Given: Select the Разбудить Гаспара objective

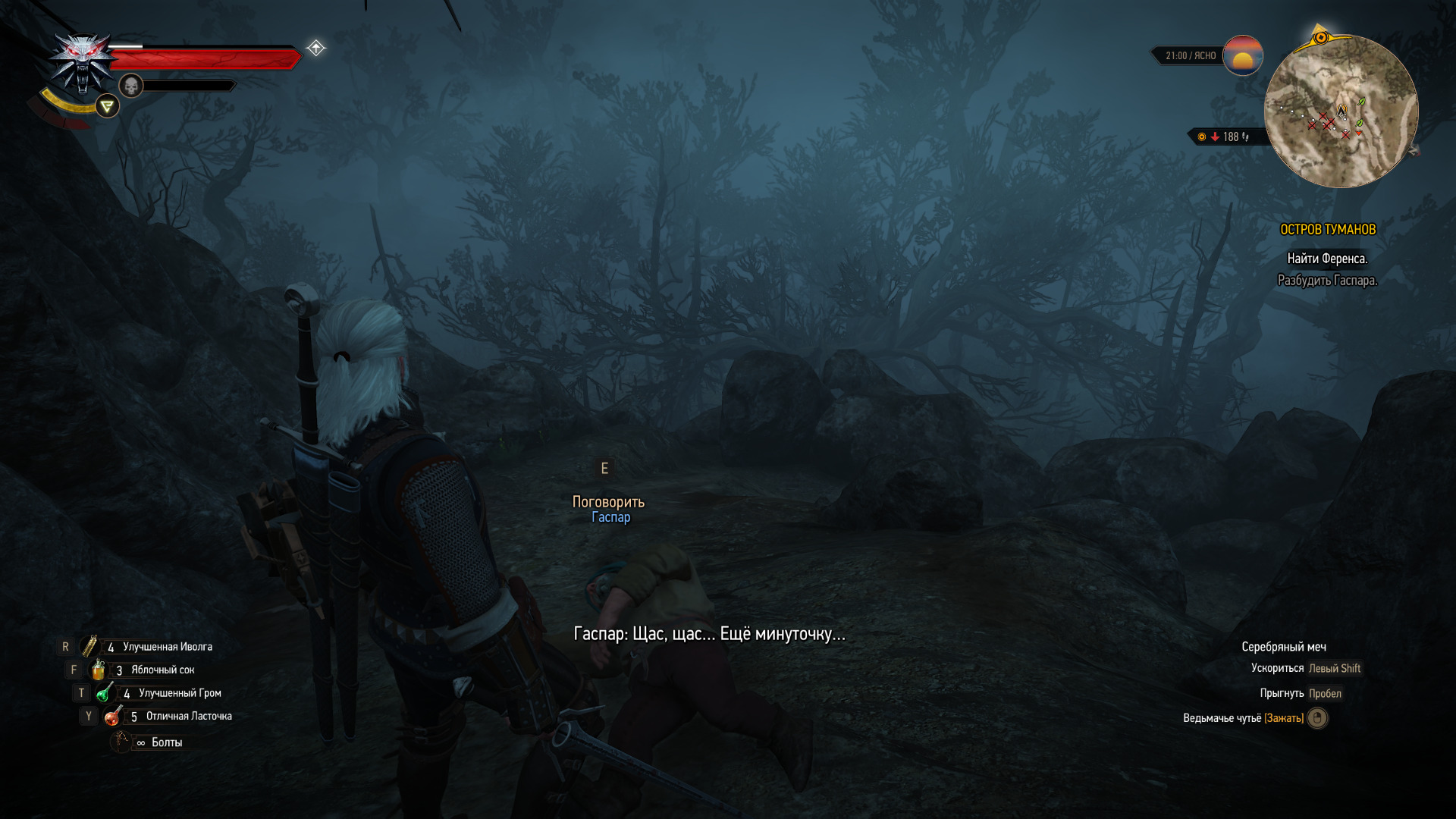Looking at the screenshot, I should (x=1327, y=281).
